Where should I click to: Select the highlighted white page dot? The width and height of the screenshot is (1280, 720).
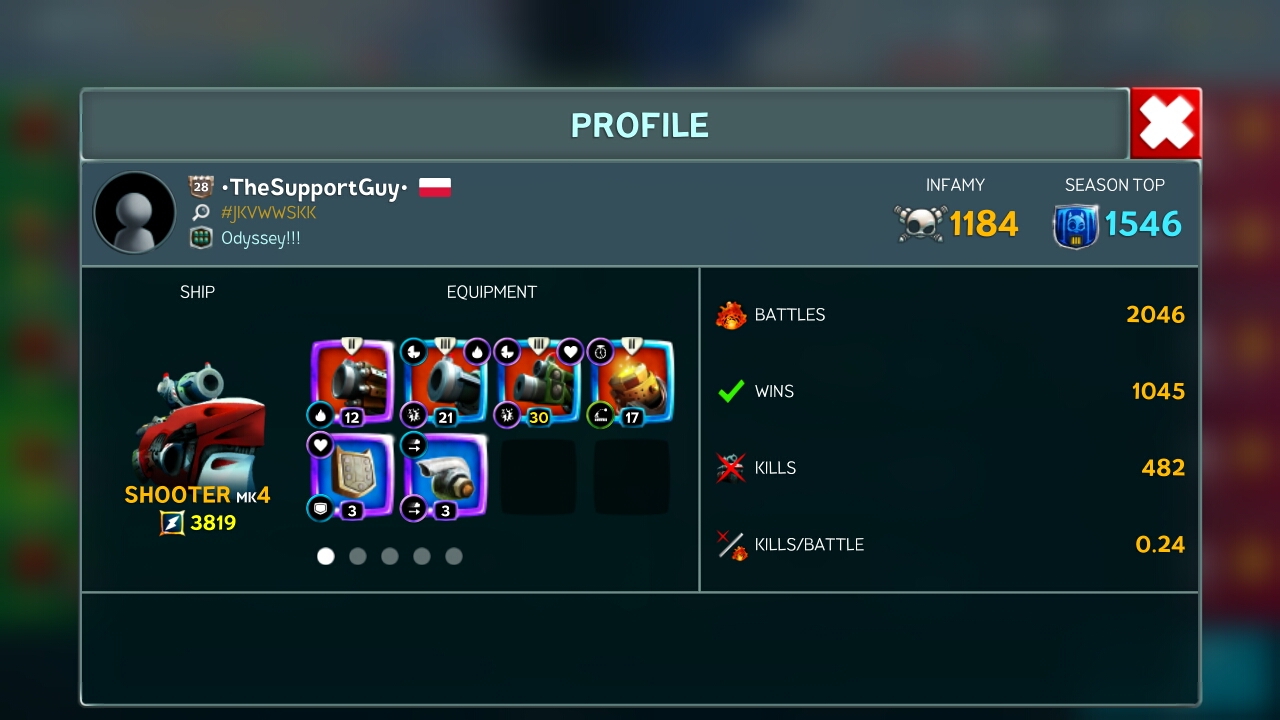click(326, 556)
